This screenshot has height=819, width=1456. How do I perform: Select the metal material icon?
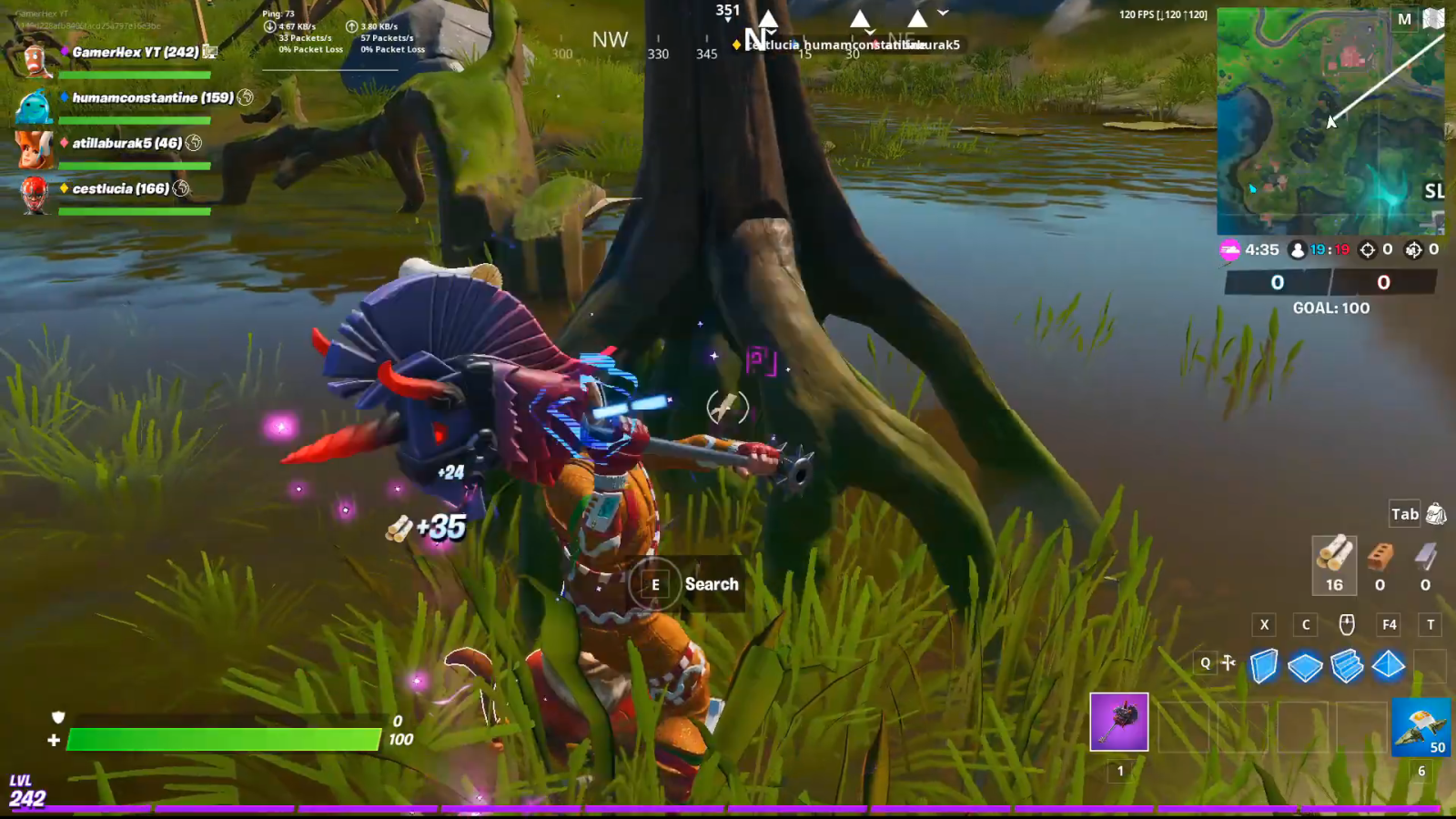pos(1425,555)
